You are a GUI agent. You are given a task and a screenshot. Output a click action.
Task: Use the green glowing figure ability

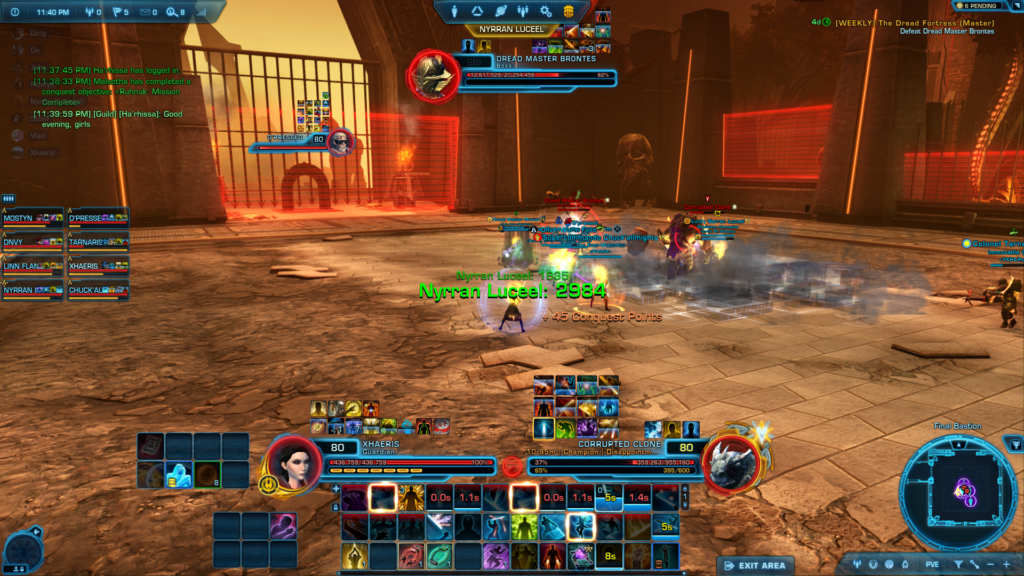525,527
